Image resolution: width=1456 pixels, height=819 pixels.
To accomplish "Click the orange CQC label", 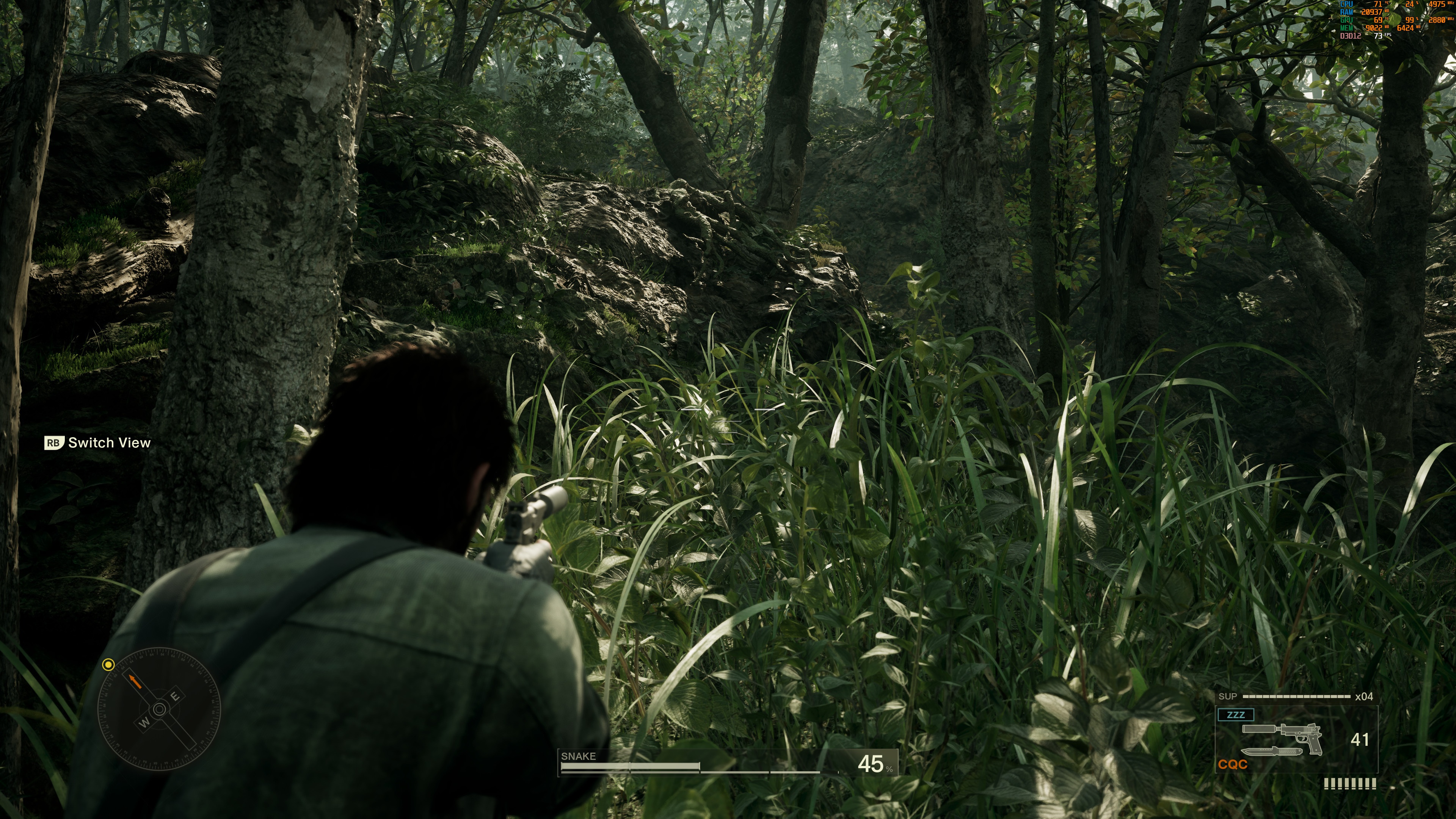I will click(x=1232, y=765).
